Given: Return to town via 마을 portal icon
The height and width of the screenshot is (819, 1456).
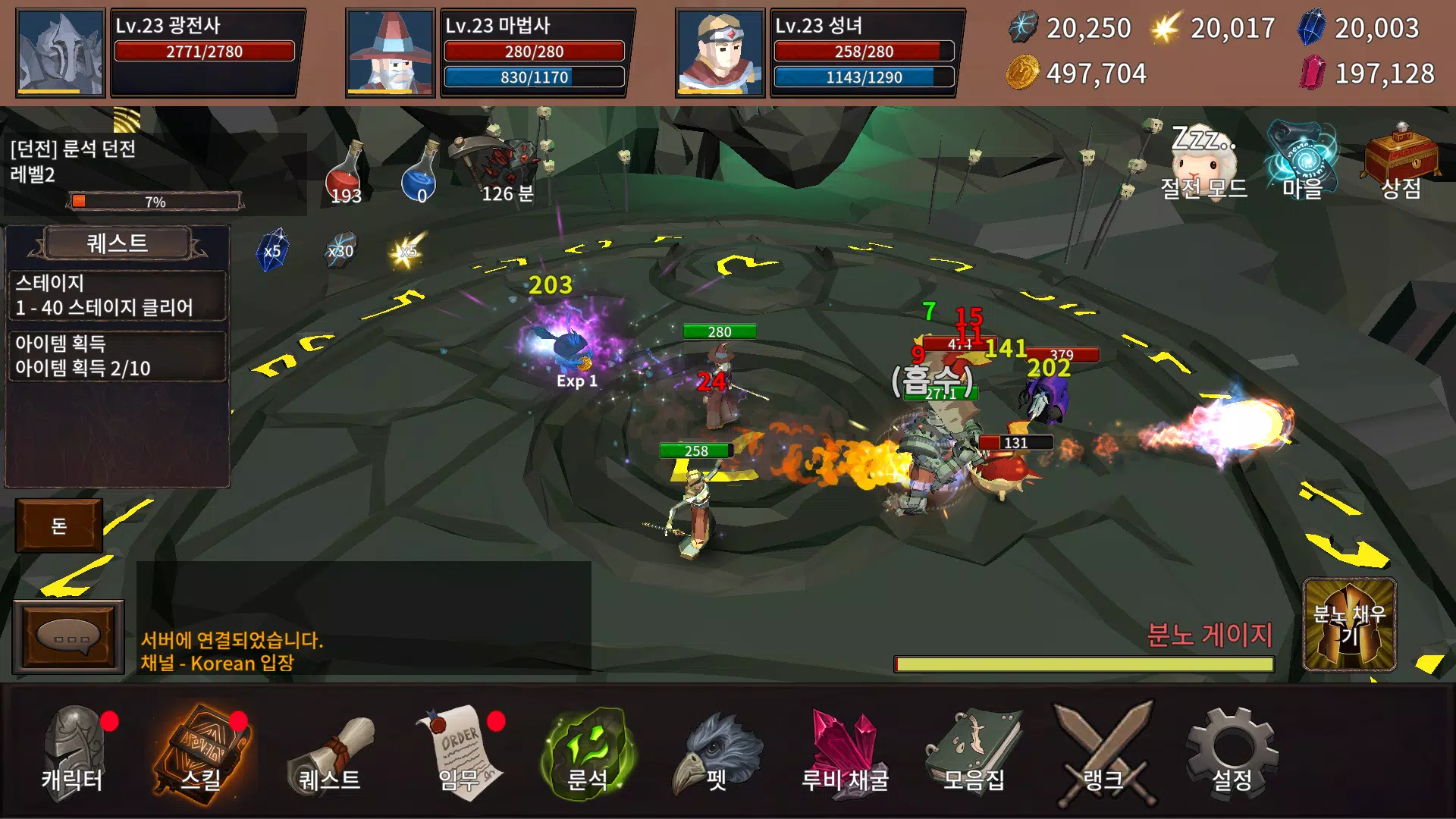Looking at the screenshot, I should [1302, 161].
